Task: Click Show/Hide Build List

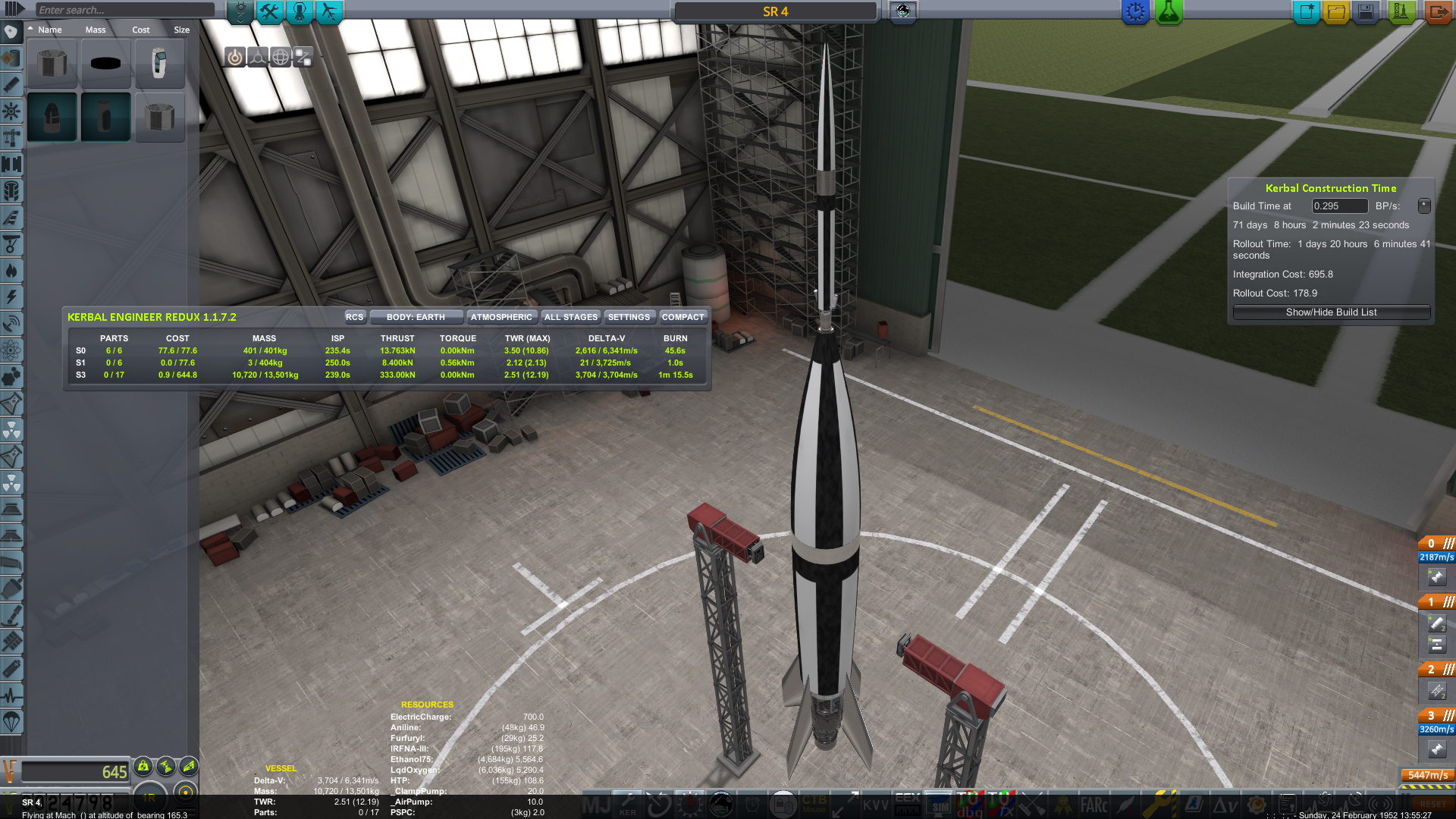Action: pyautogui.click(x=1331, y=312)
